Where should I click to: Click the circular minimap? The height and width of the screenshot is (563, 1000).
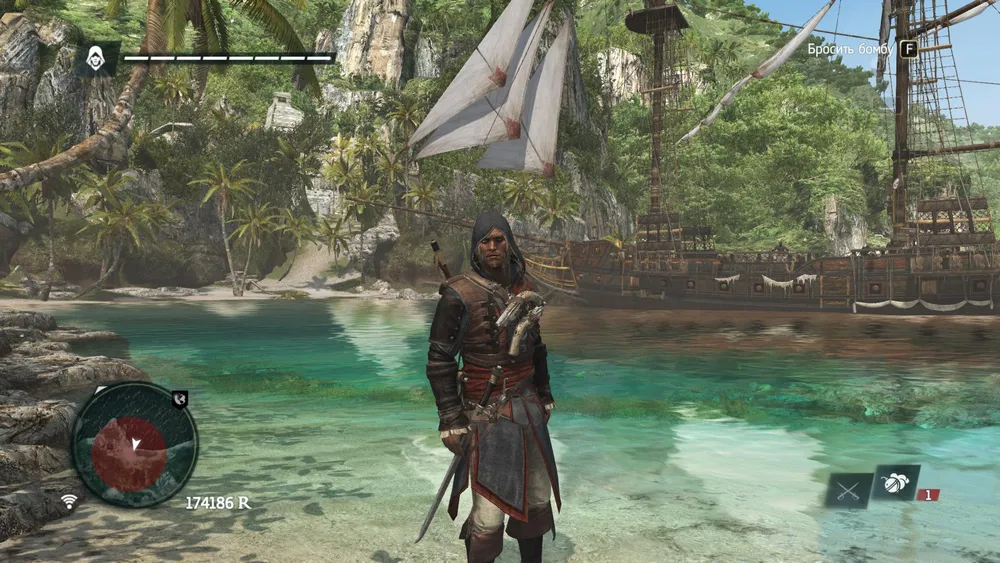[x=134, y=444]
